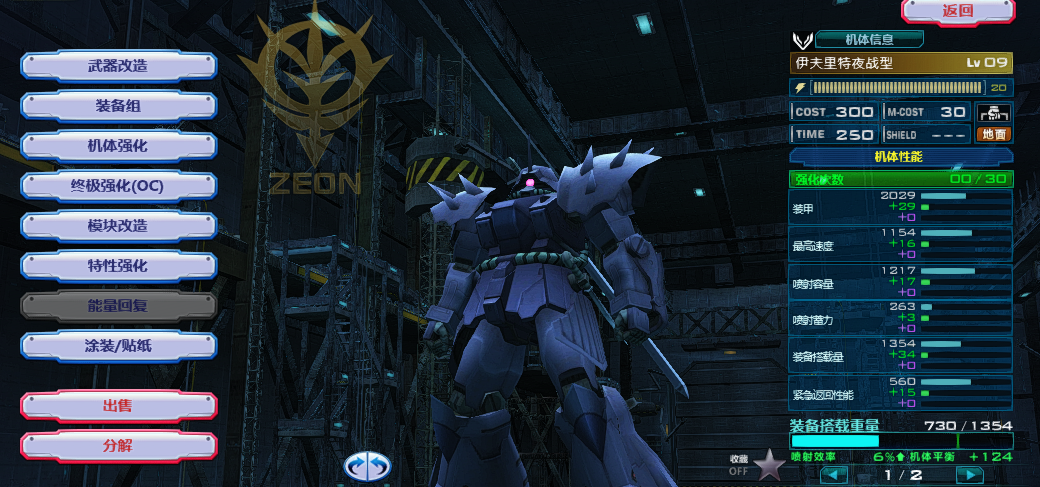Viewport: 1040px width, 487px height.
Task: Go to the next stats page arrow
Action: click(969, 475)
